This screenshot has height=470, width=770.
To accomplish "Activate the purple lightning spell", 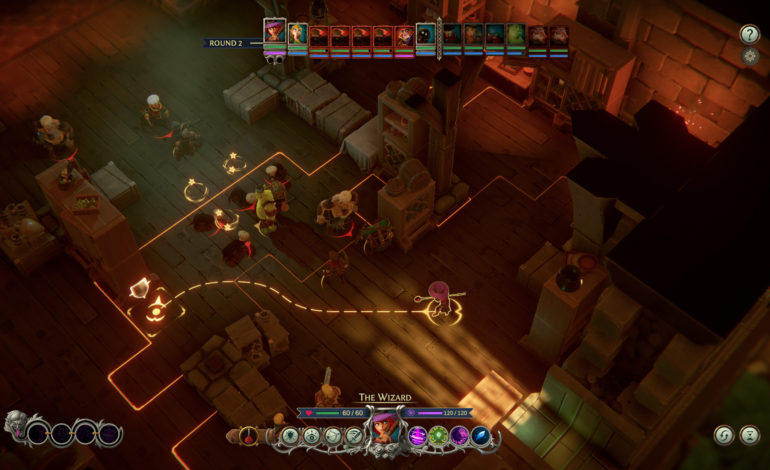I will [x=415, y=436].
